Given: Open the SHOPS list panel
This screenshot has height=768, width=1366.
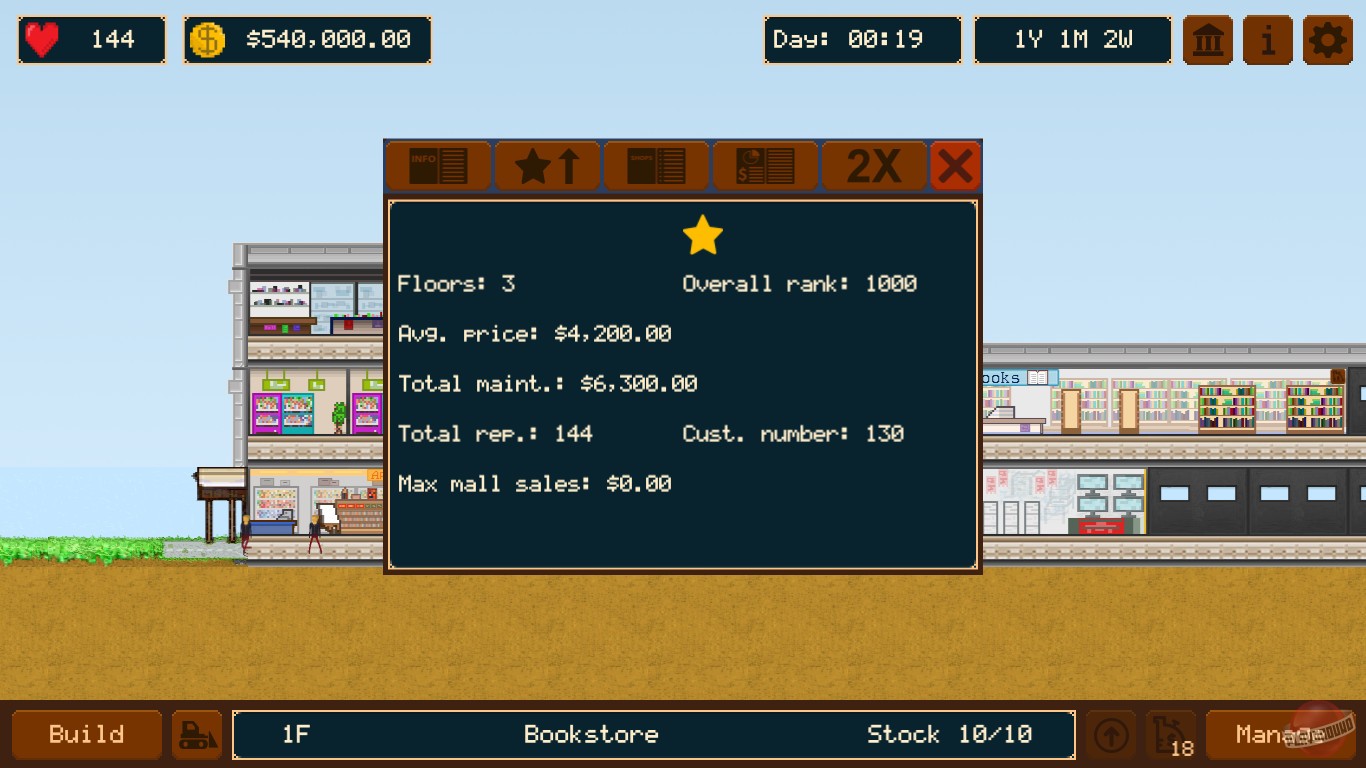Looking at the screenshot, I should click(x=655, y=165).
